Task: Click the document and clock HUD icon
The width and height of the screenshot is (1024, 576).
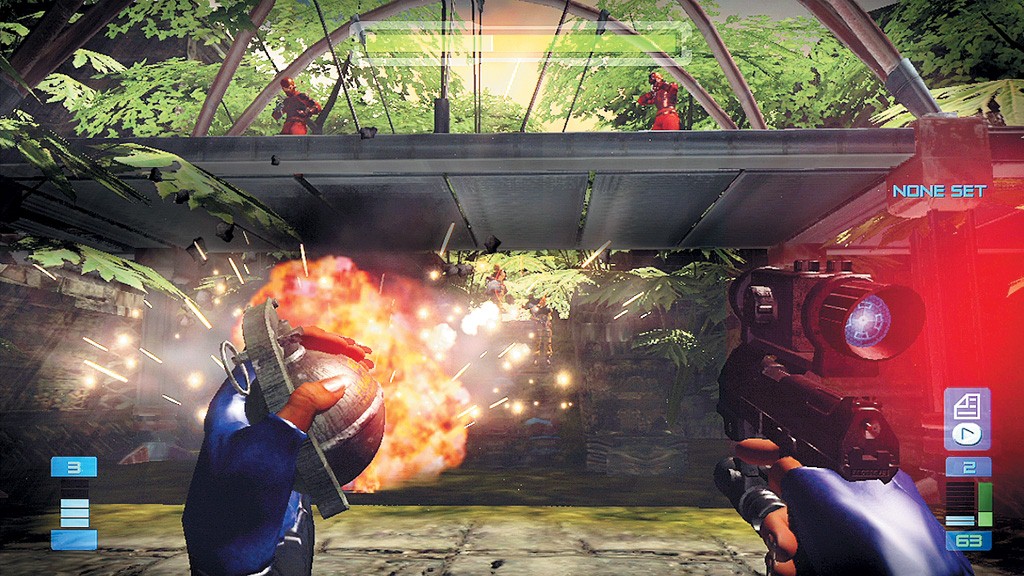Action: tap(966, 420)
